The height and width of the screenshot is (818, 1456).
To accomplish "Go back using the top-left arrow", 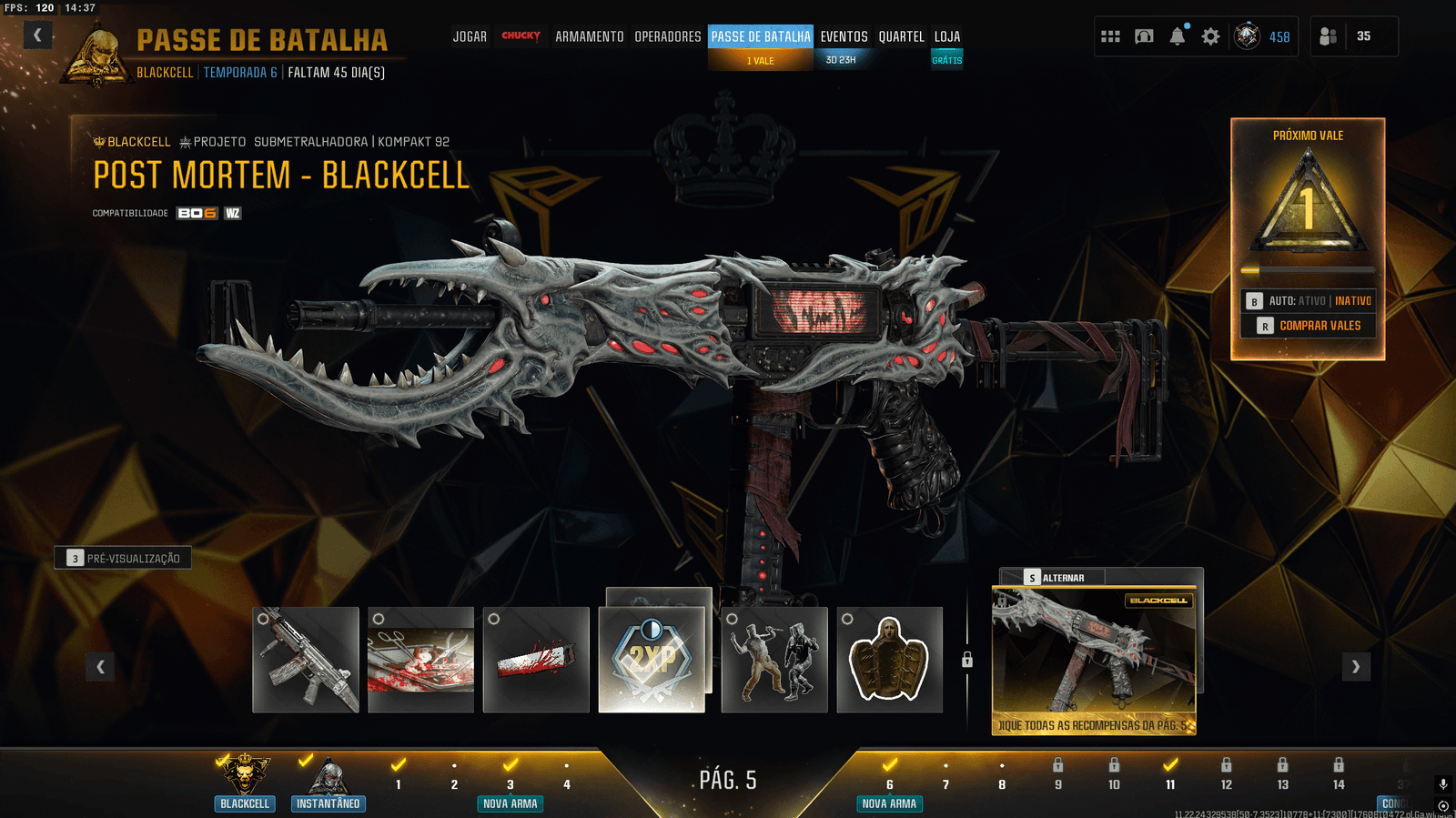I will click(37, 35).
